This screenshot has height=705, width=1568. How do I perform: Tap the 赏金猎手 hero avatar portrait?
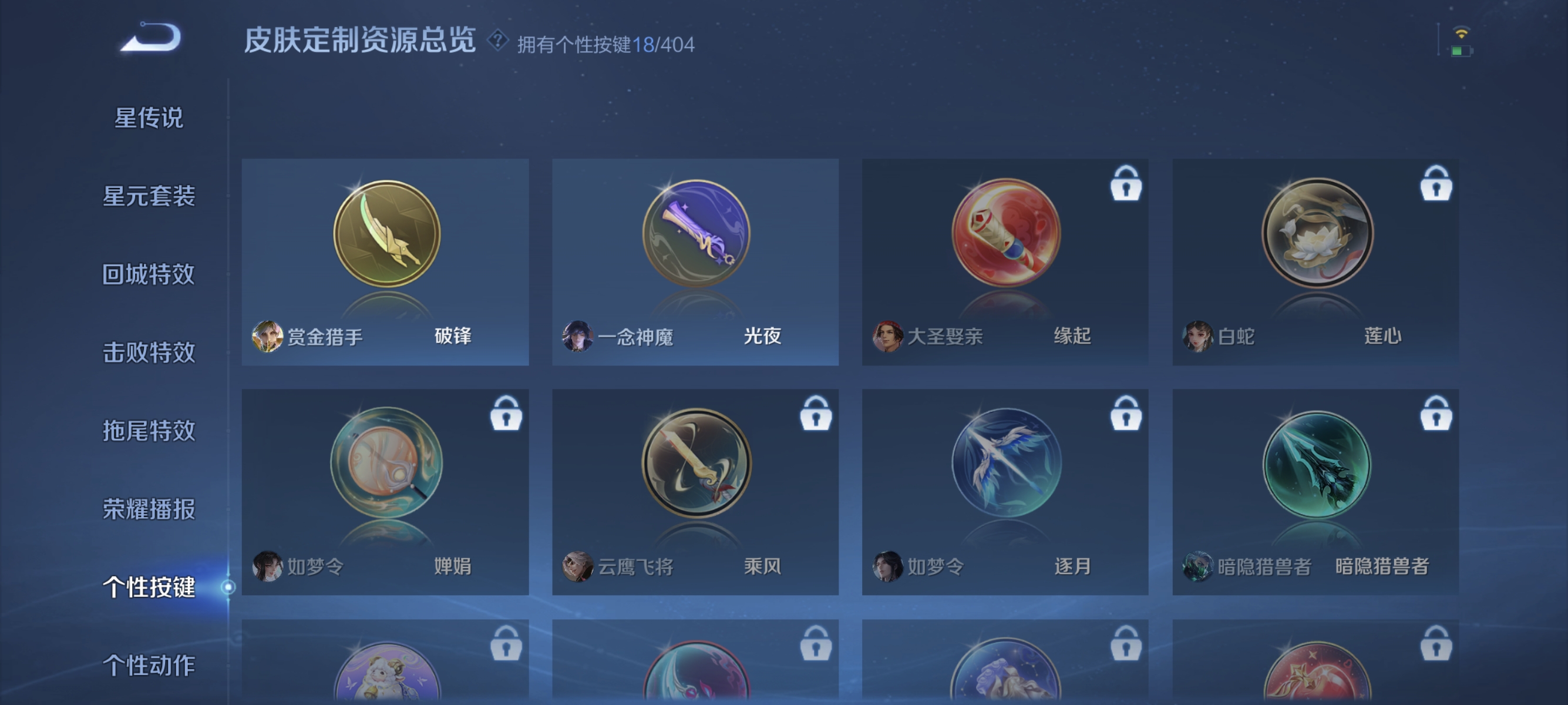click(x=268, y=336)
